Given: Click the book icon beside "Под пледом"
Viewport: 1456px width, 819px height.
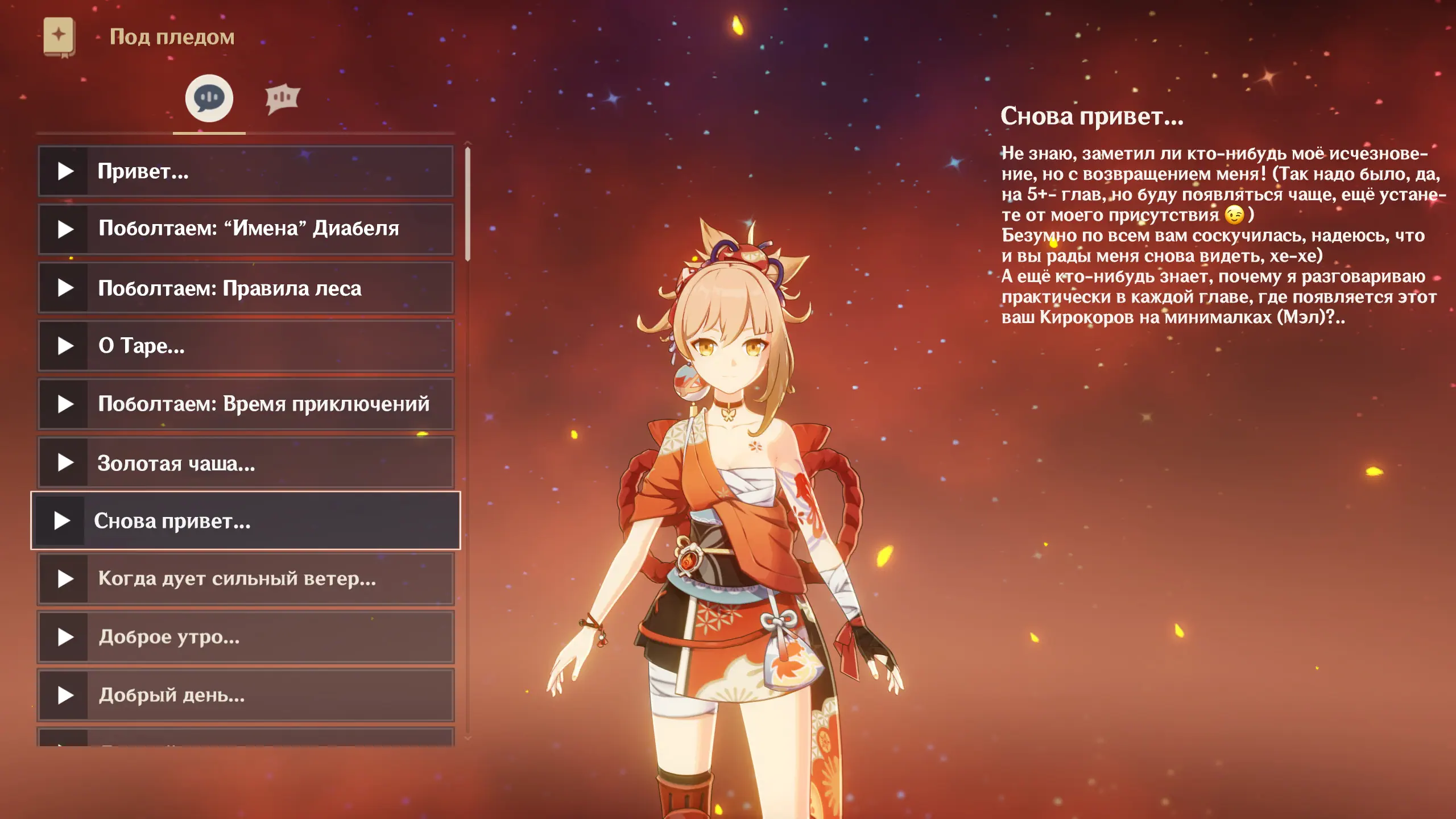Looking at the screenshot, I should coord(59,36).
